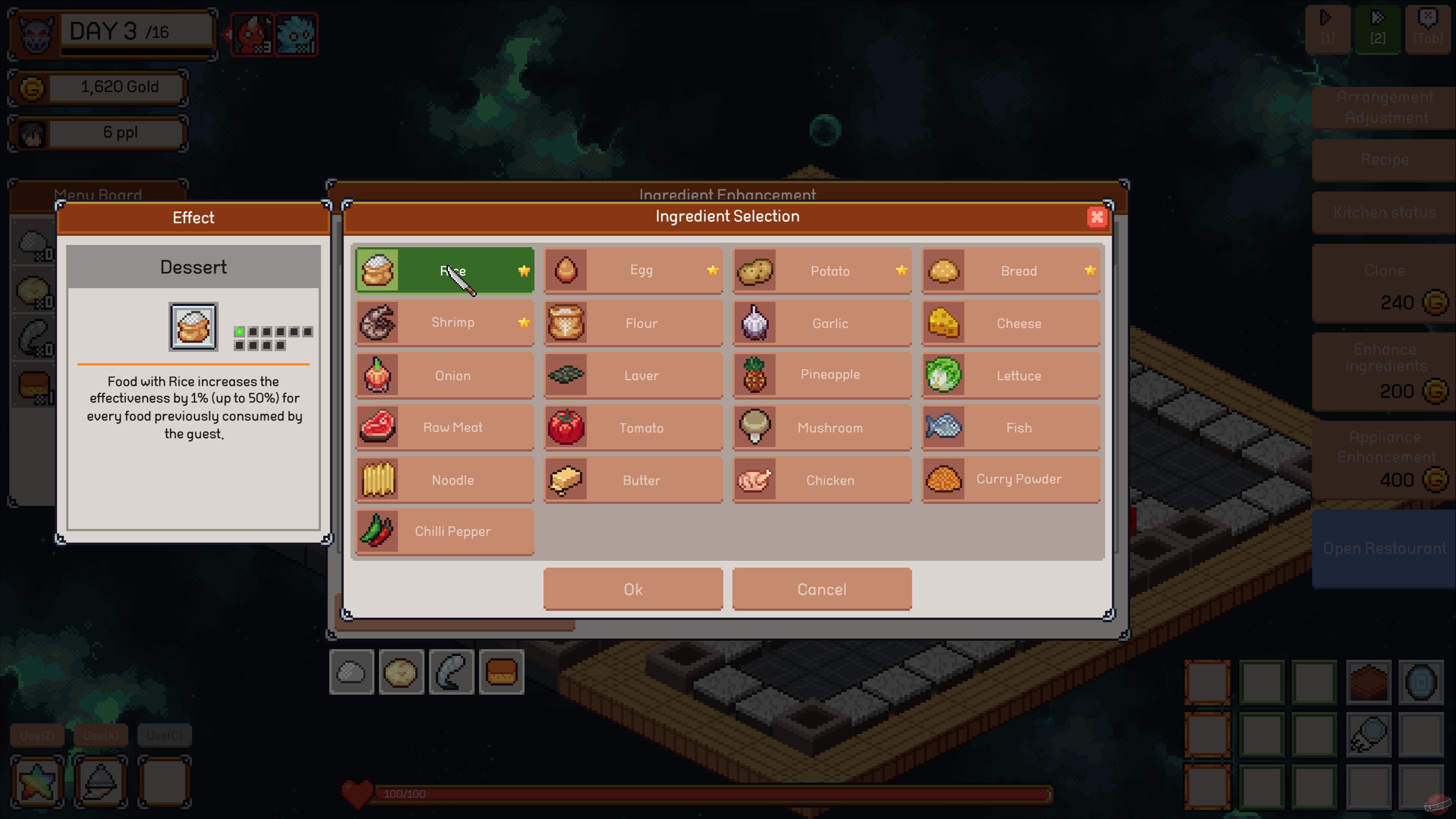Toggle selection of the Potato ingredient
Screen dimensions: 1456x819
[756, 271]
